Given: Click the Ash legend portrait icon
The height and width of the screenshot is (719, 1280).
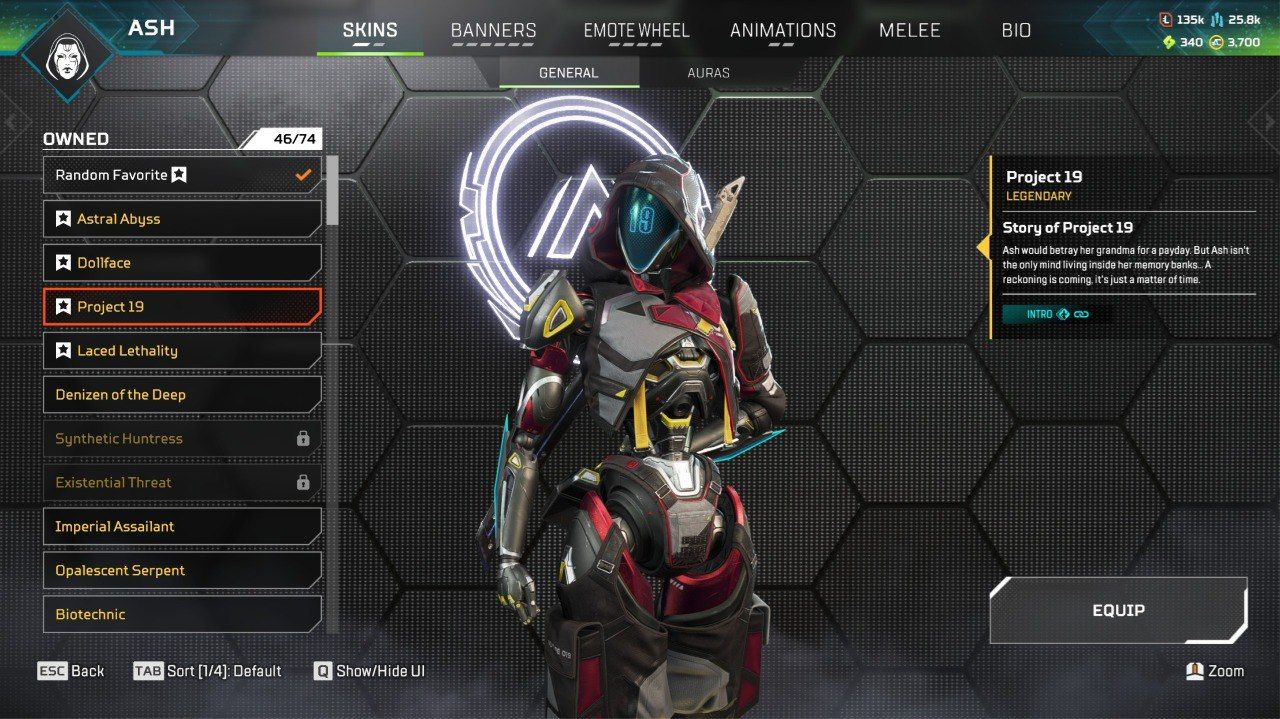Looking at the screenshot, I should 67,52.
